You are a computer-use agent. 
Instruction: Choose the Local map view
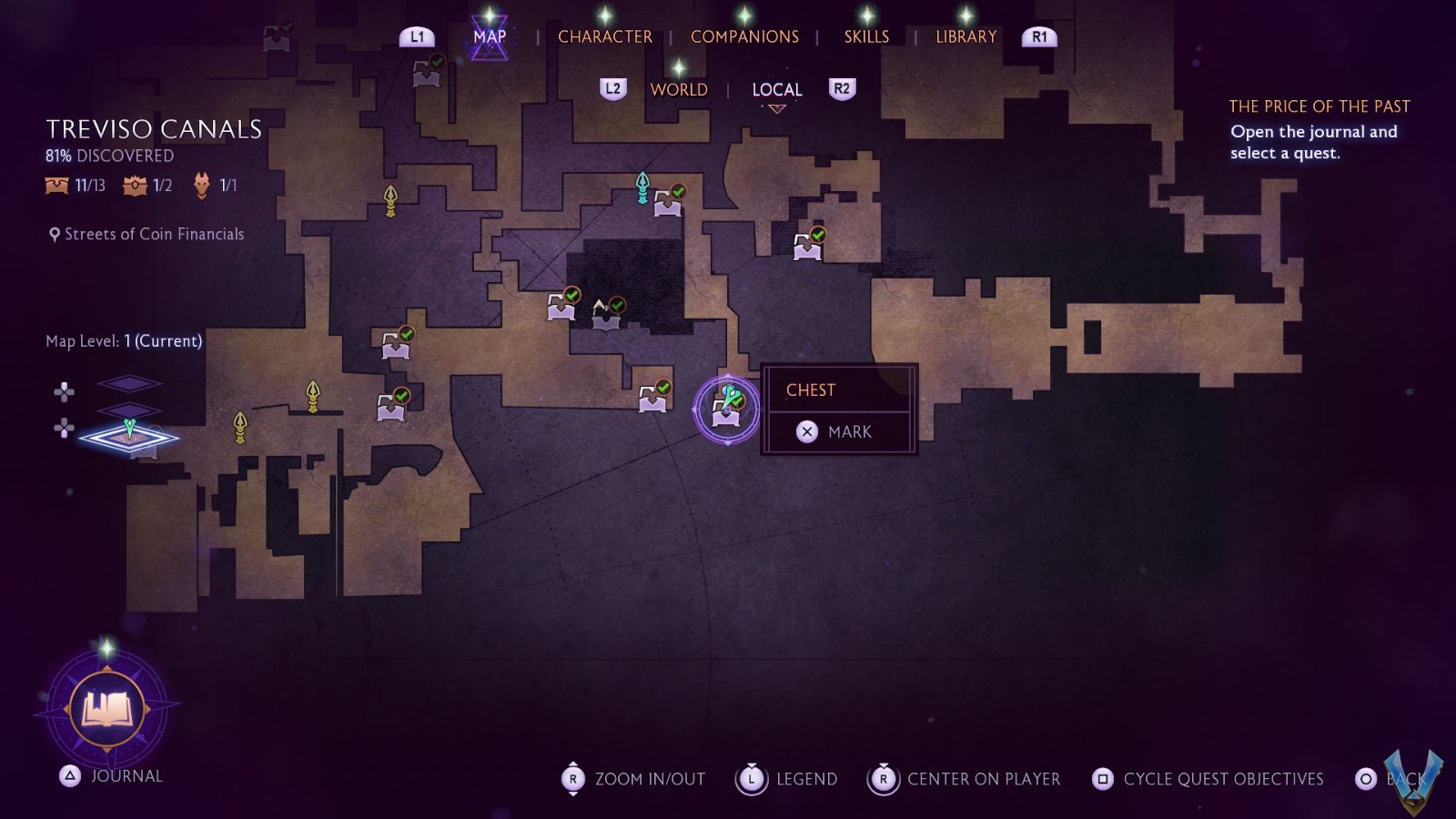776,89
